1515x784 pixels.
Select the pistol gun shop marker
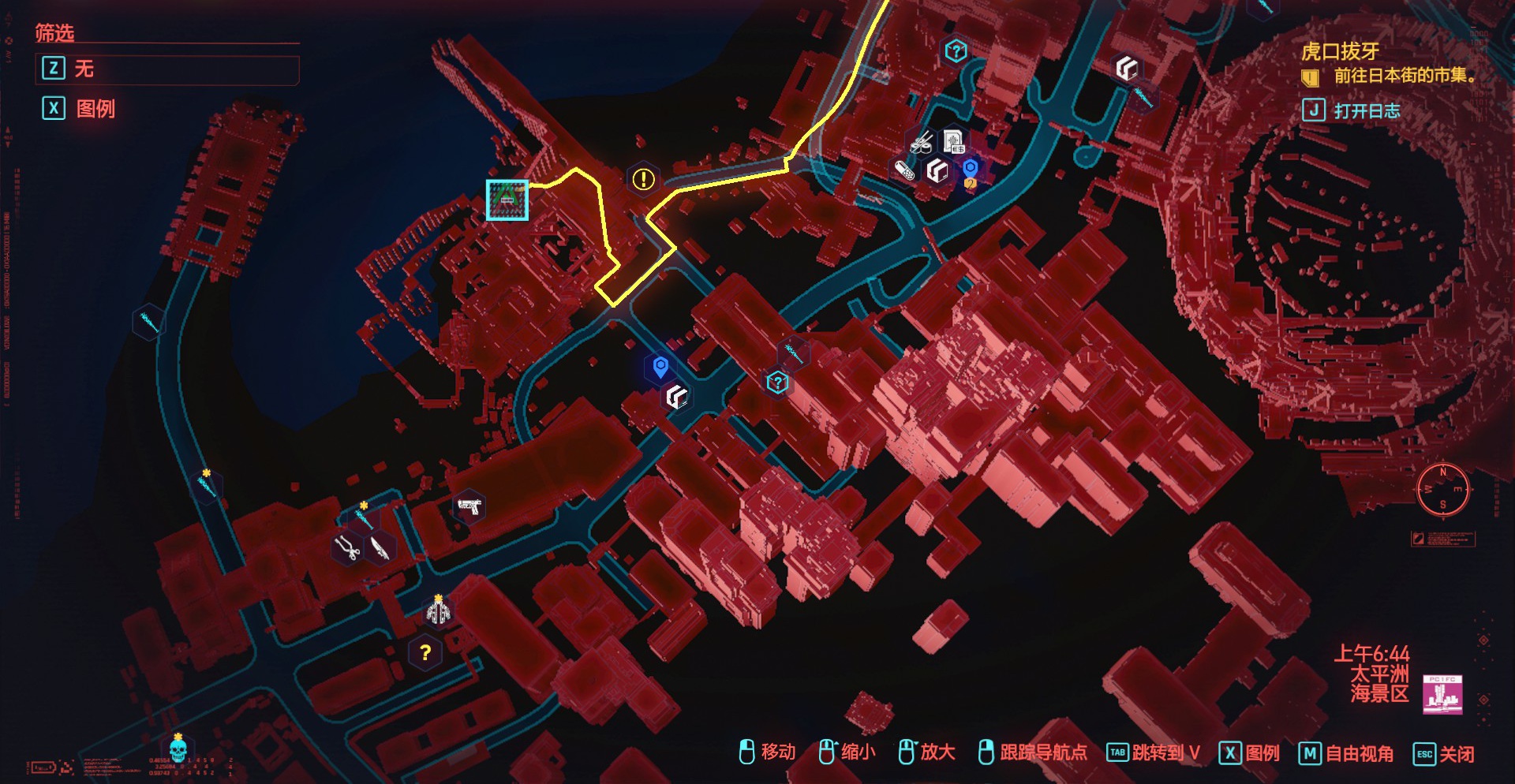pyautogui.click(x=469, y=506)
